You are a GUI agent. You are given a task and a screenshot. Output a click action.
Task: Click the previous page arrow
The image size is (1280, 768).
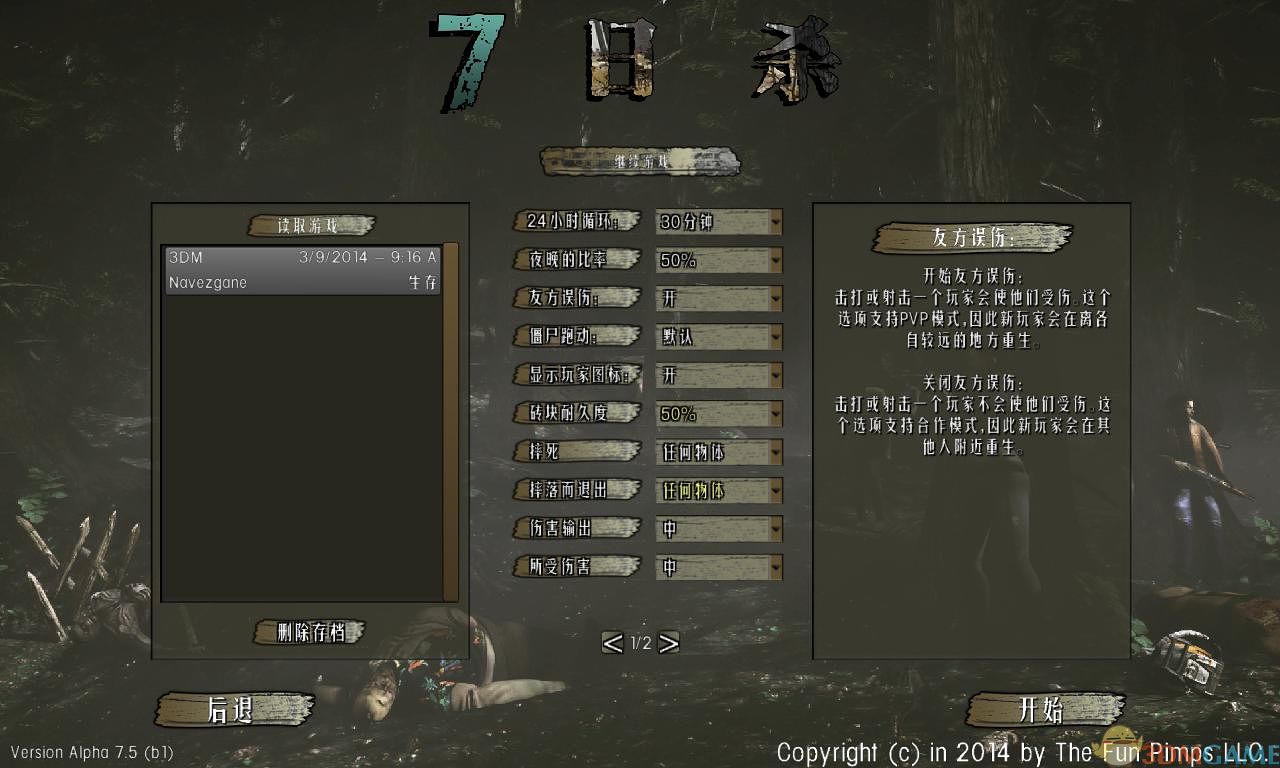point(613,643)
